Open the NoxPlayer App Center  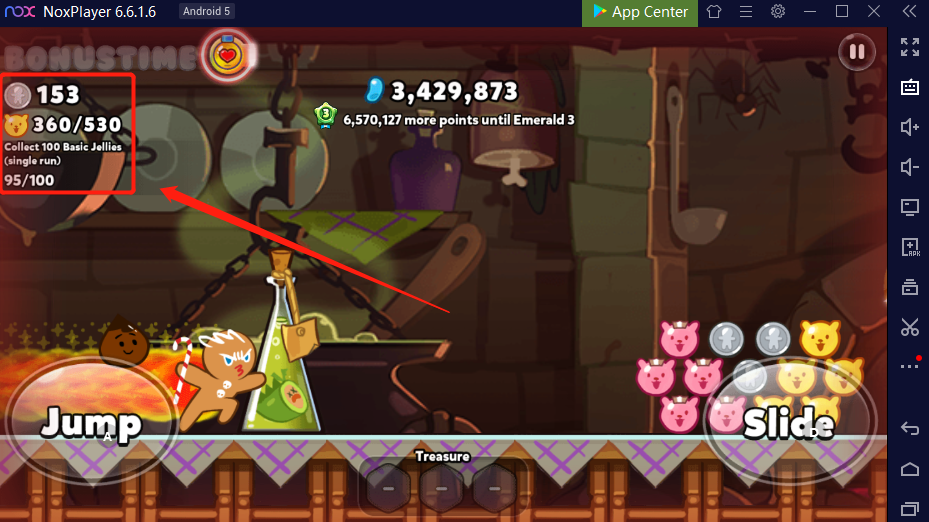[x=640, y=12]
